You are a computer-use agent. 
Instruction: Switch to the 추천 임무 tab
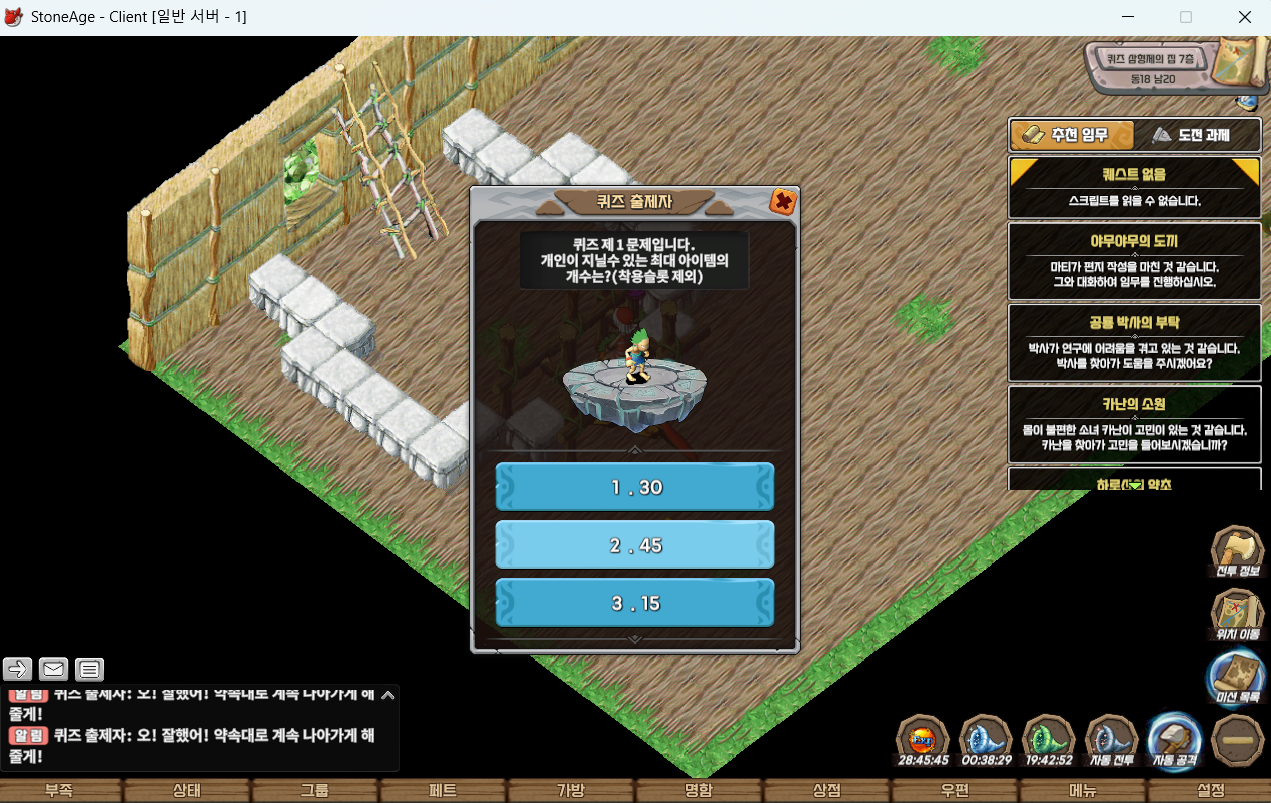pos(1072,135)
